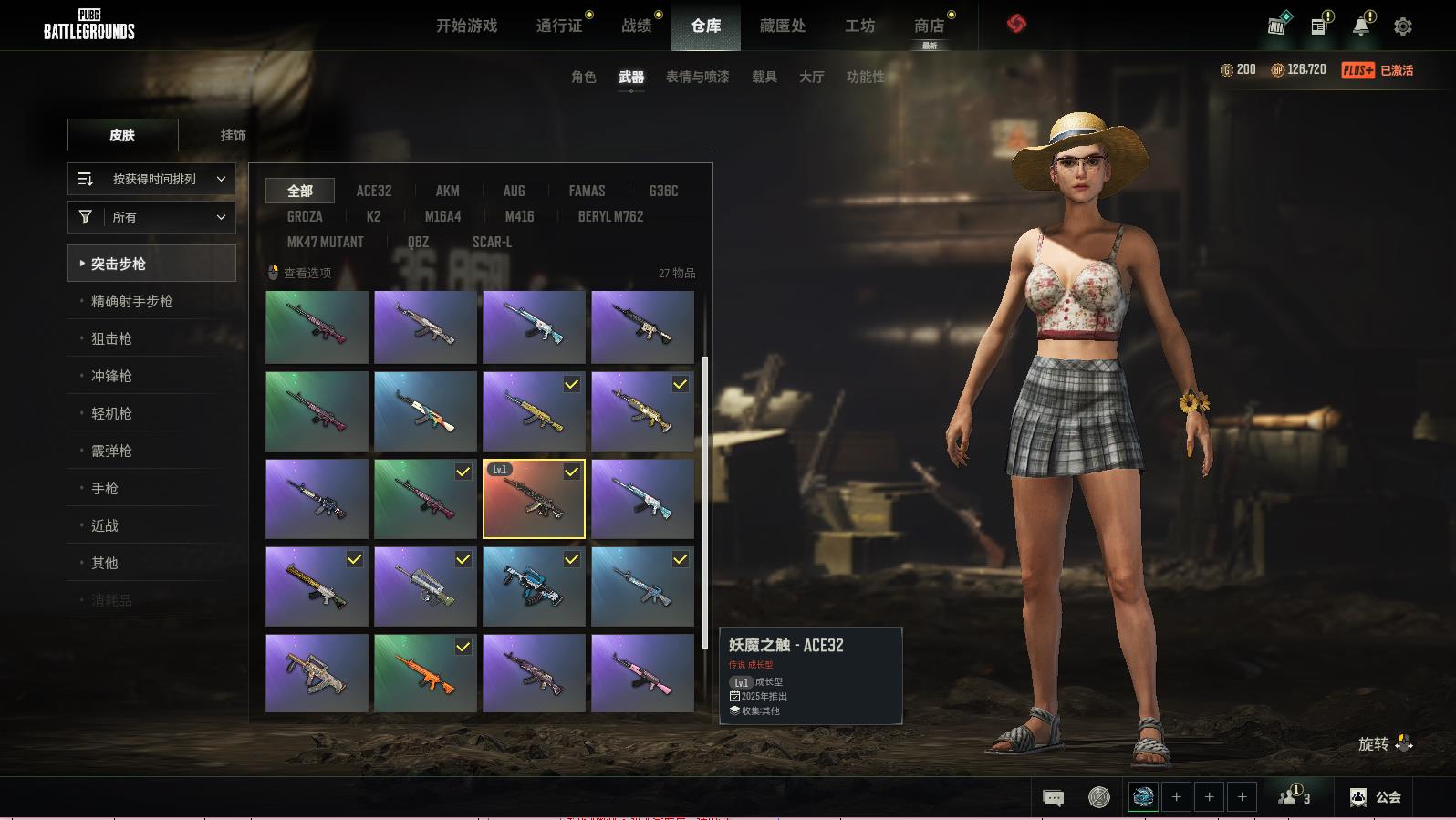
Task: Select the highlighted Lv.1 ACE32 skin tile
Action: click(x=534, y=499)
